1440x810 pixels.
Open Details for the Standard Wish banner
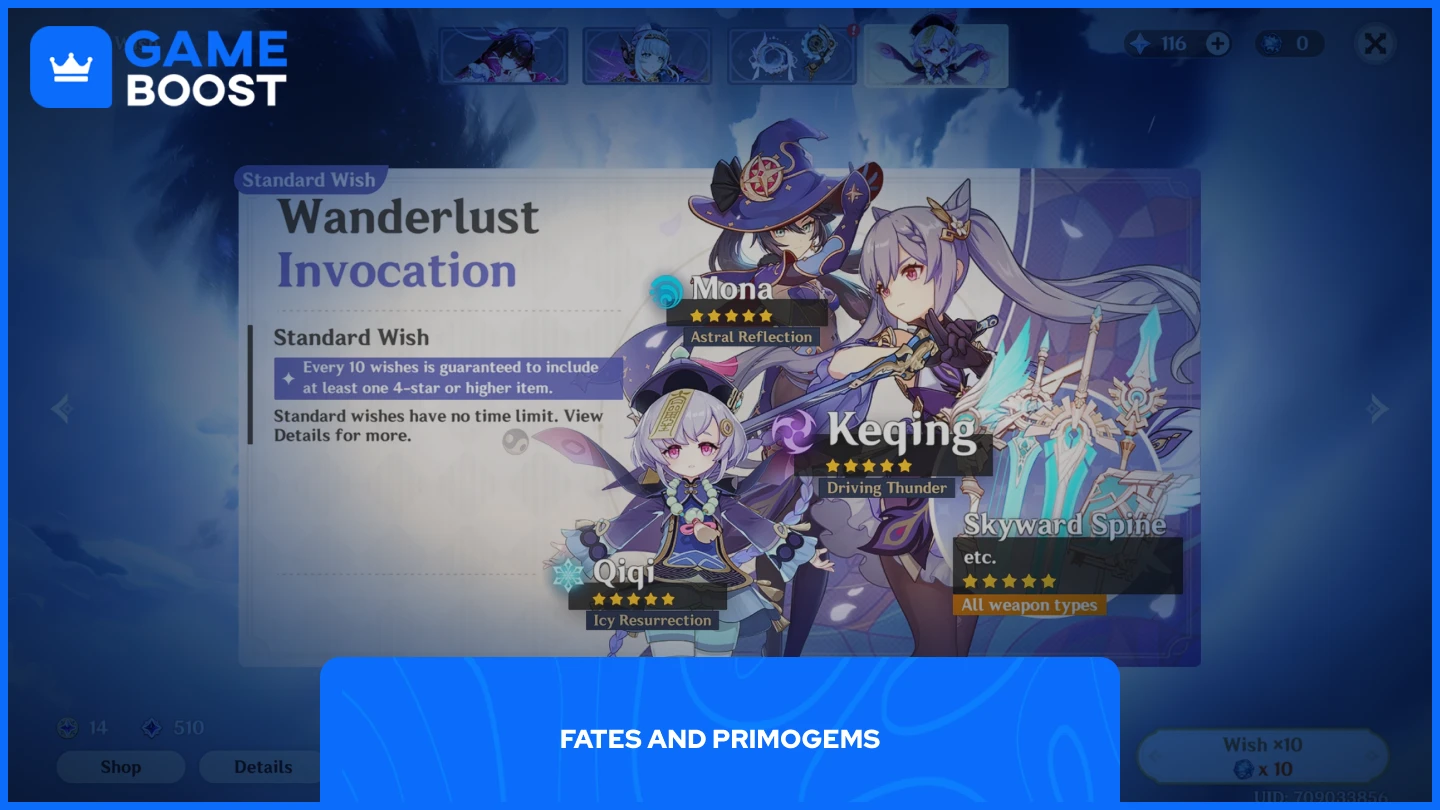point(262,767)
